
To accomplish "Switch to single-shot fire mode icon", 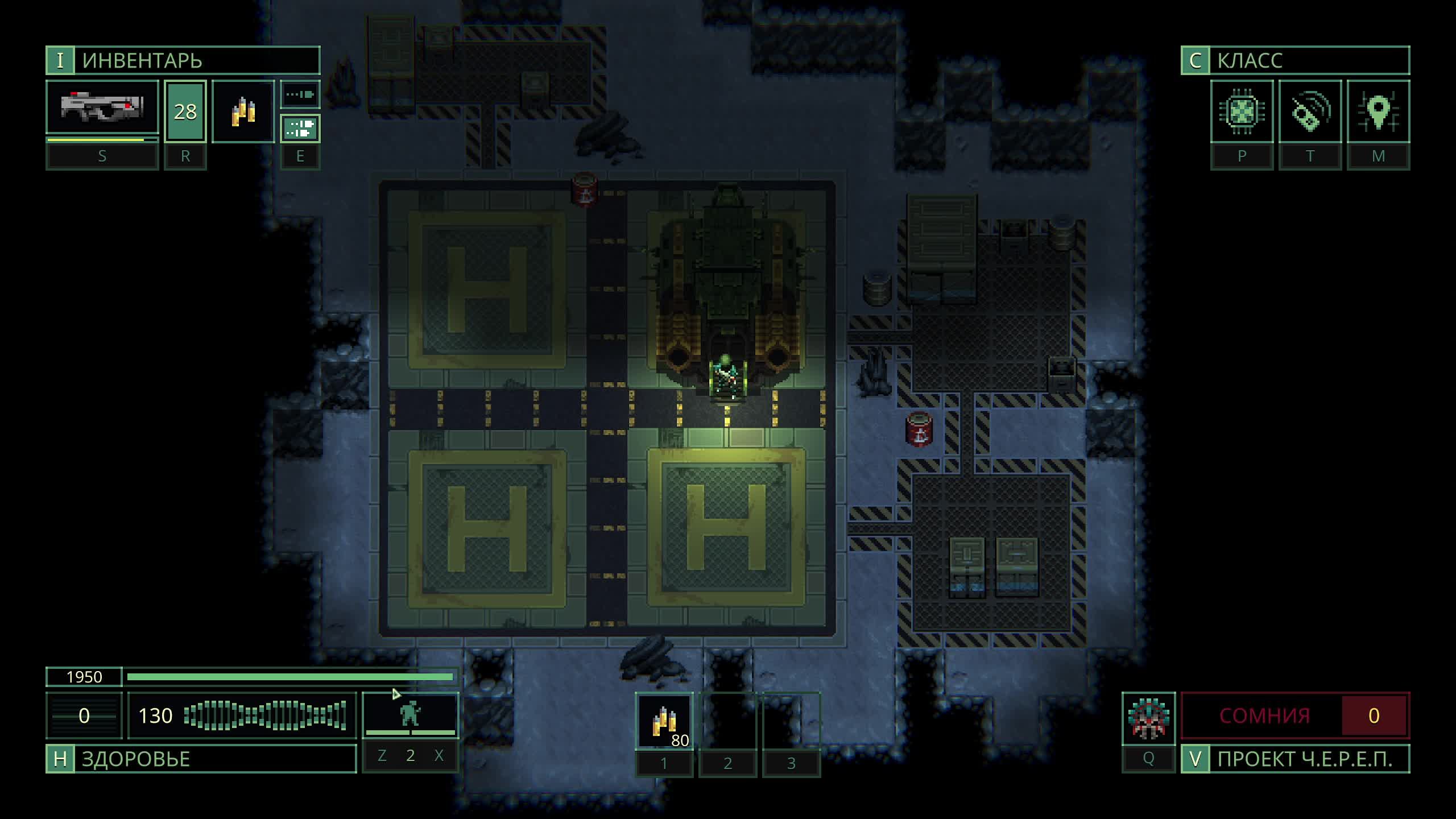I will 300,94.
